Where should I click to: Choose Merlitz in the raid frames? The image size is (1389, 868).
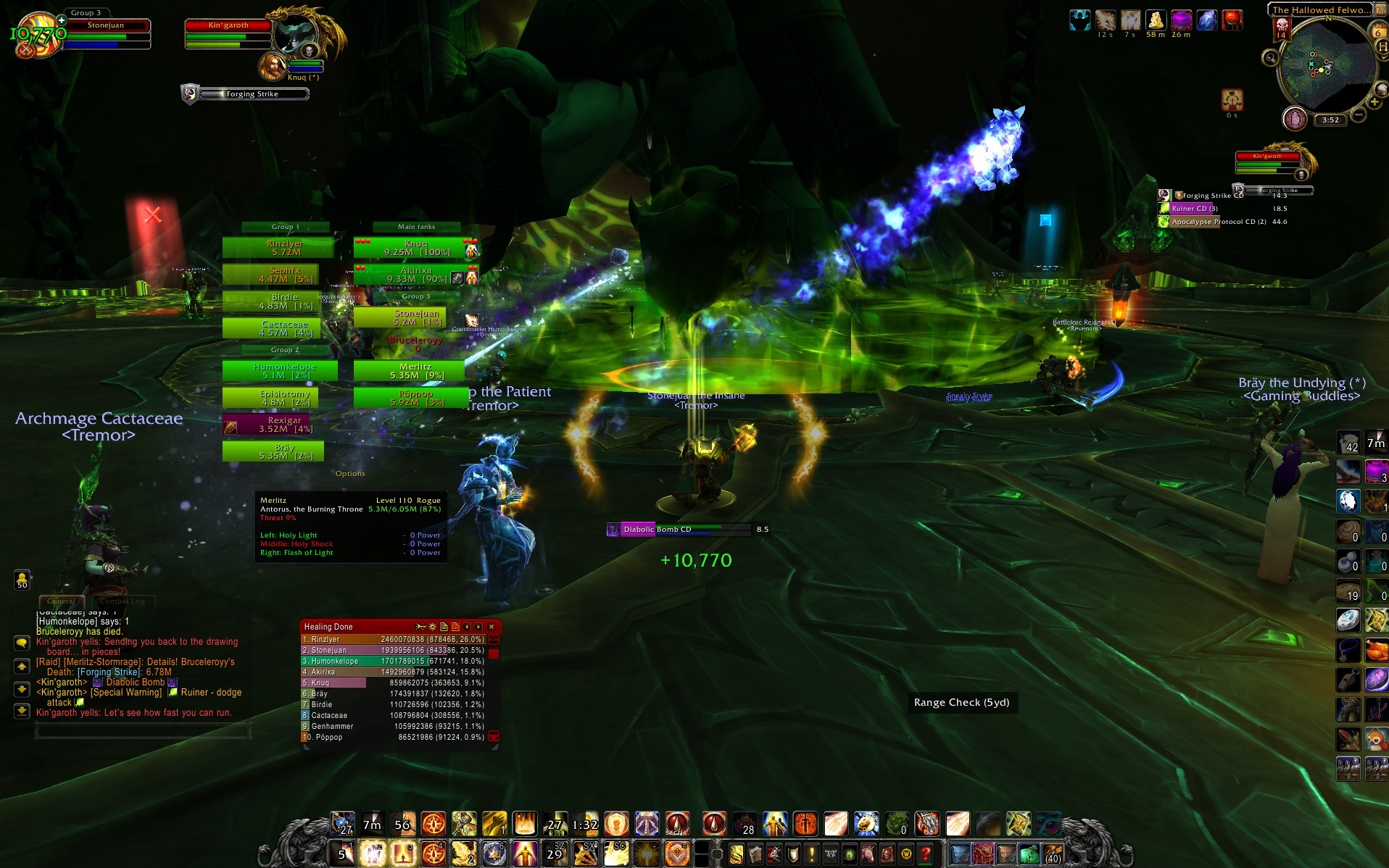tap(410, 371)
